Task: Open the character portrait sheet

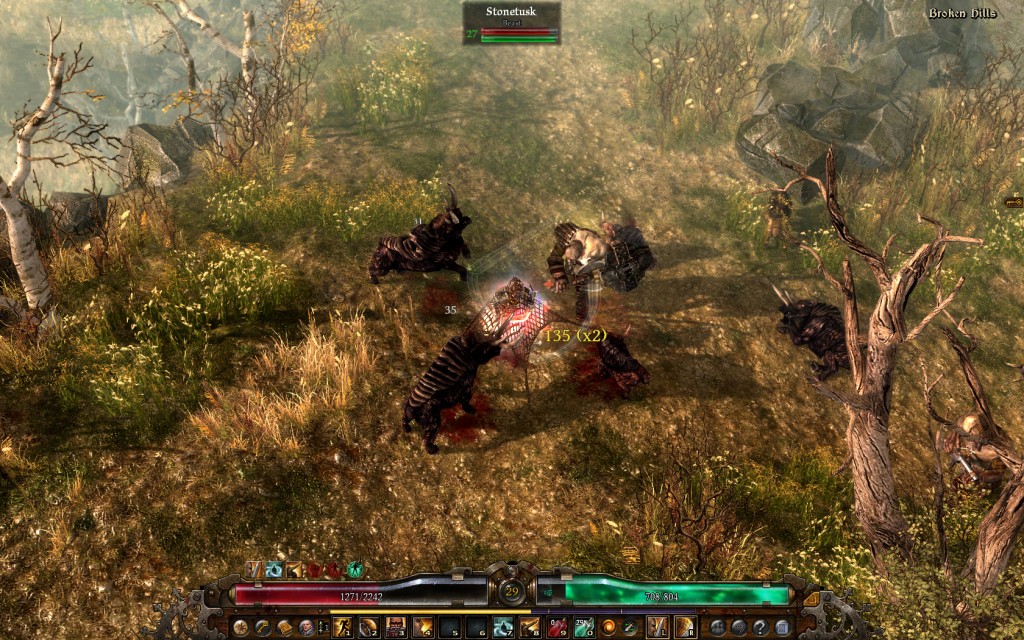Action: [x=306, y=627]
